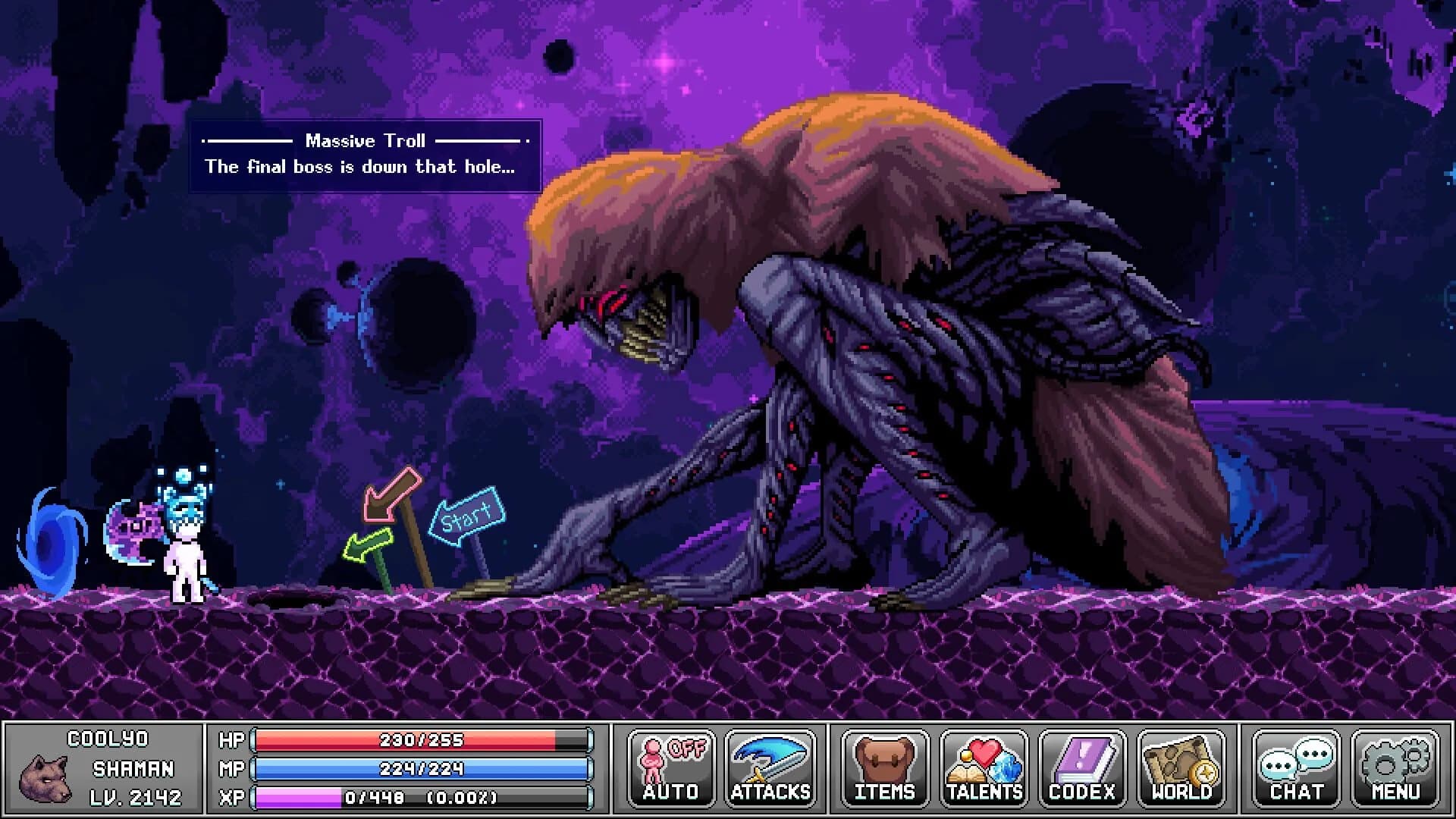
Task: Open the TALENTS panel
Action: pos(984,766)
